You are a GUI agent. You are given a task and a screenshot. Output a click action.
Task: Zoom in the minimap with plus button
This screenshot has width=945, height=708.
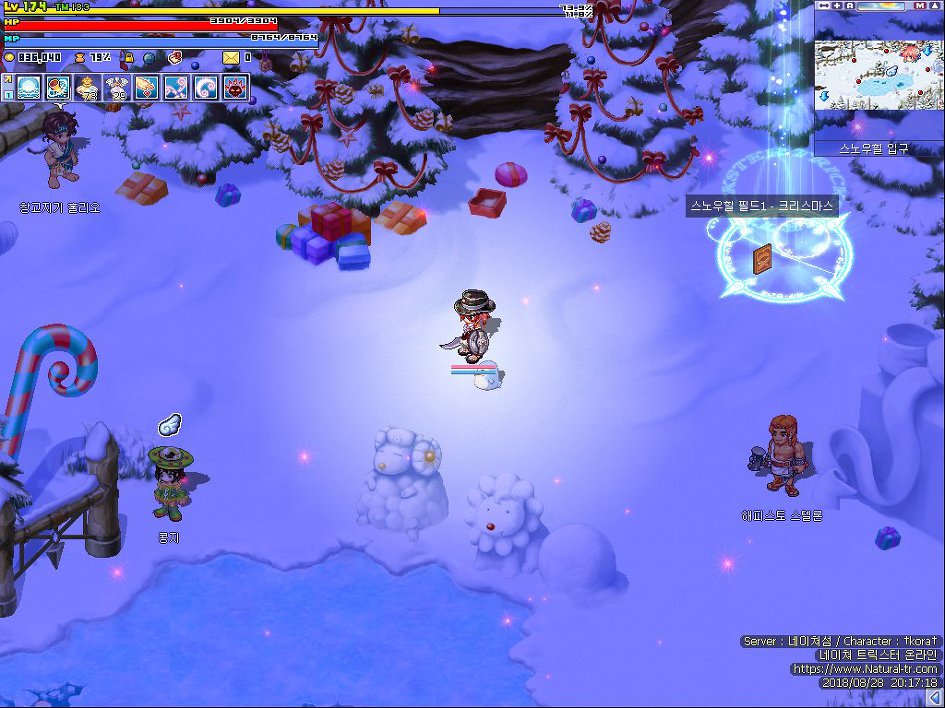coord(836,6)
